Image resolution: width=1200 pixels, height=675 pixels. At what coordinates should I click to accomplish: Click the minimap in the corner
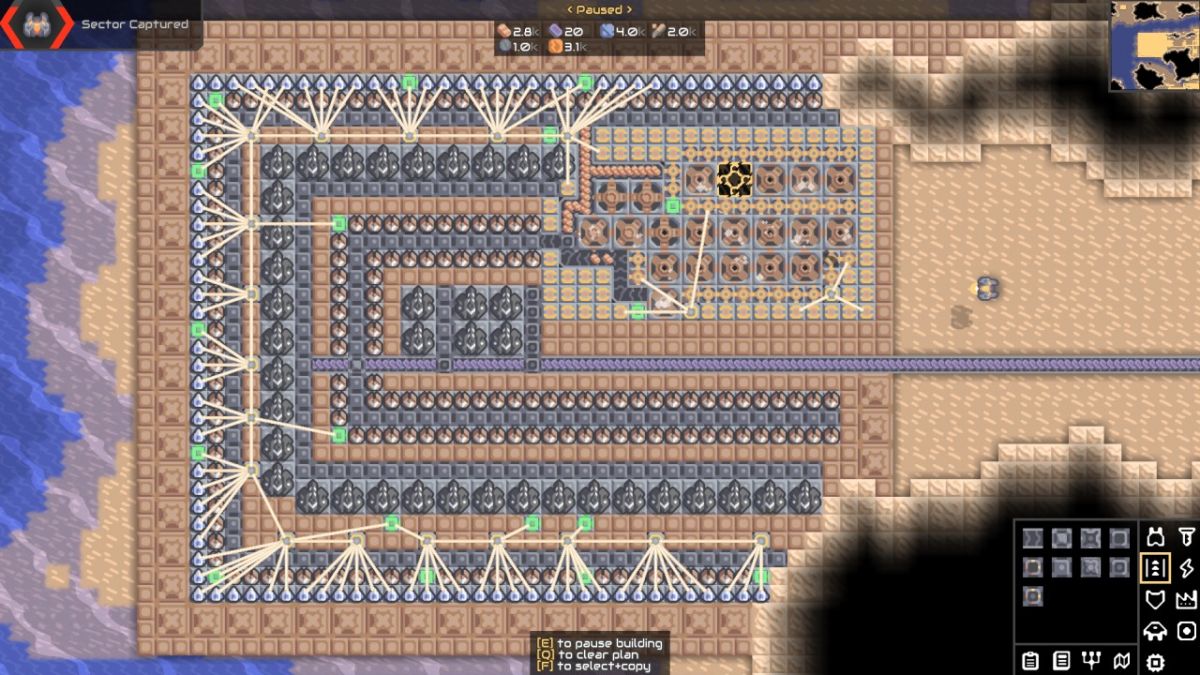coord(1154,46)
